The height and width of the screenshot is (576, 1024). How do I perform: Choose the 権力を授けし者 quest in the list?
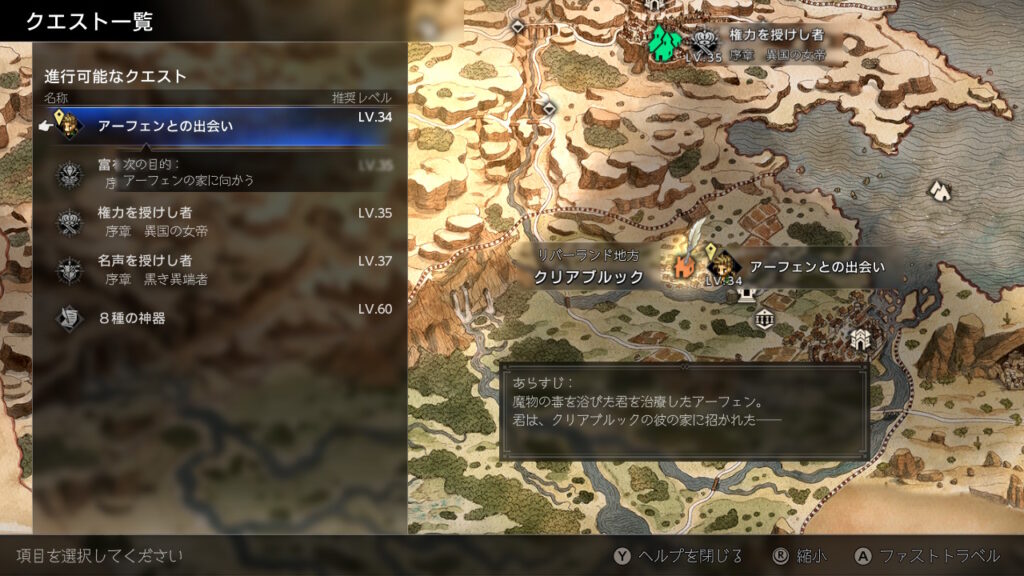point(220,221)
